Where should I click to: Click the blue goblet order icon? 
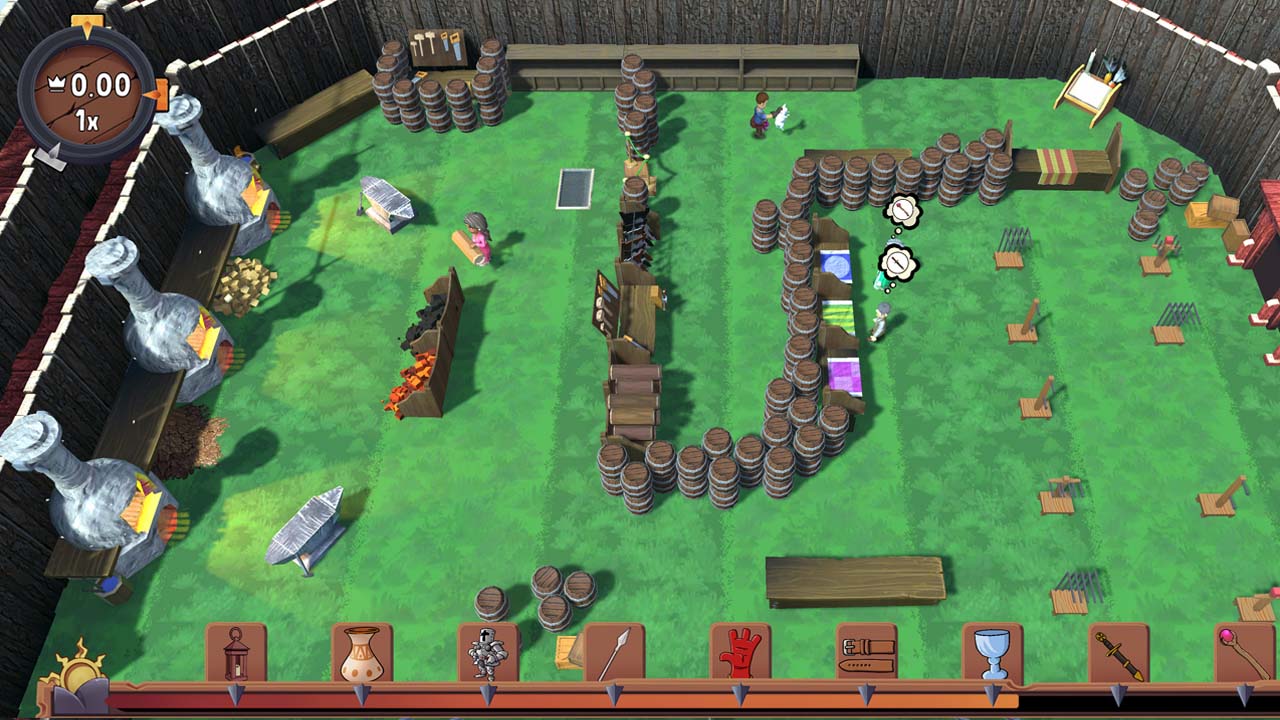pyautogui.click(x=992, y=653)
